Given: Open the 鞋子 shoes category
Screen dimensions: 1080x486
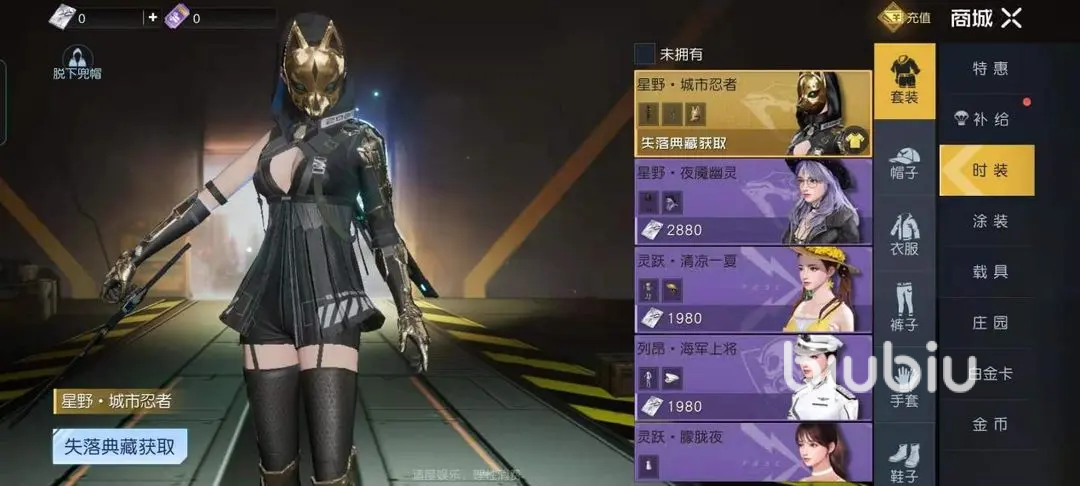Looking at the screenshot, I should [x=904, y=460].
